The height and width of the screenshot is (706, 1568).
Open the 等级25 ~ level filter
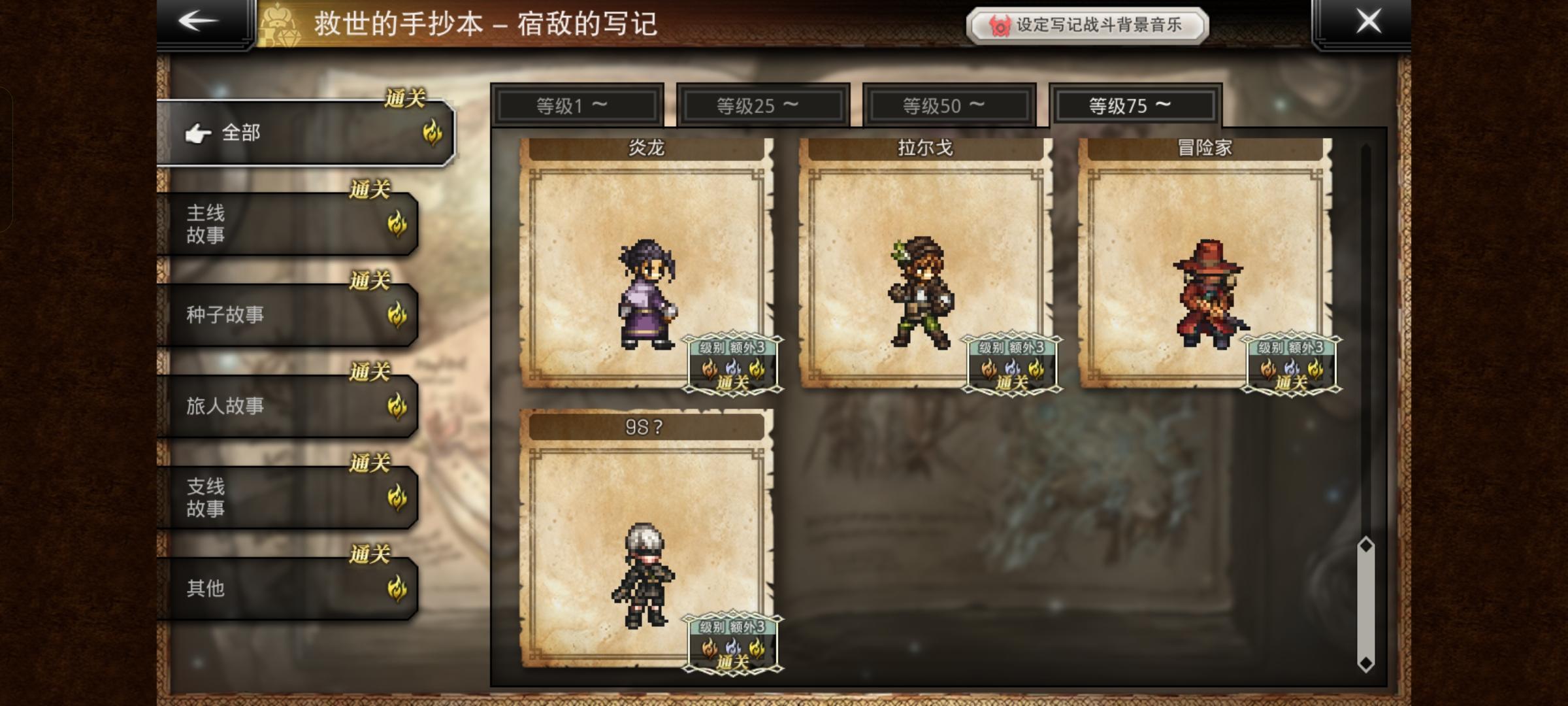tap(764, 105)
